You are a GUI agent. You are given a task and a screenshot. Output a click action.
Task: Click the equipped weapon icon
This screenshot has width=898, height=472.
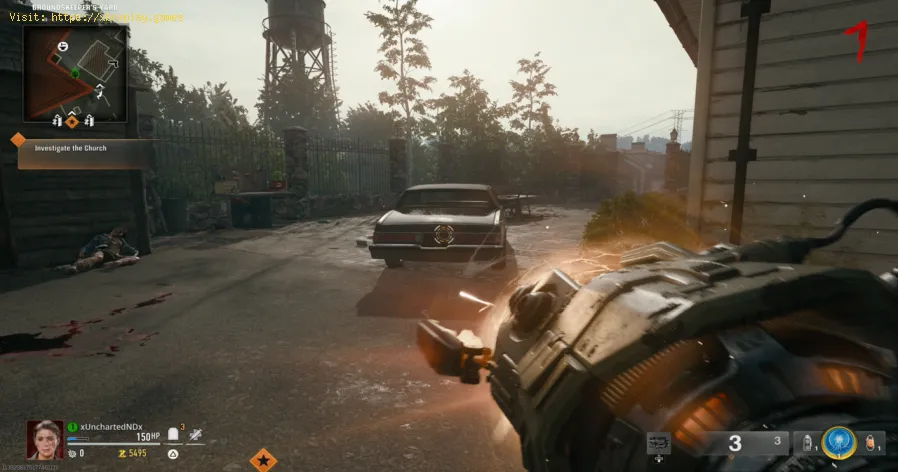tap(658, 442)
